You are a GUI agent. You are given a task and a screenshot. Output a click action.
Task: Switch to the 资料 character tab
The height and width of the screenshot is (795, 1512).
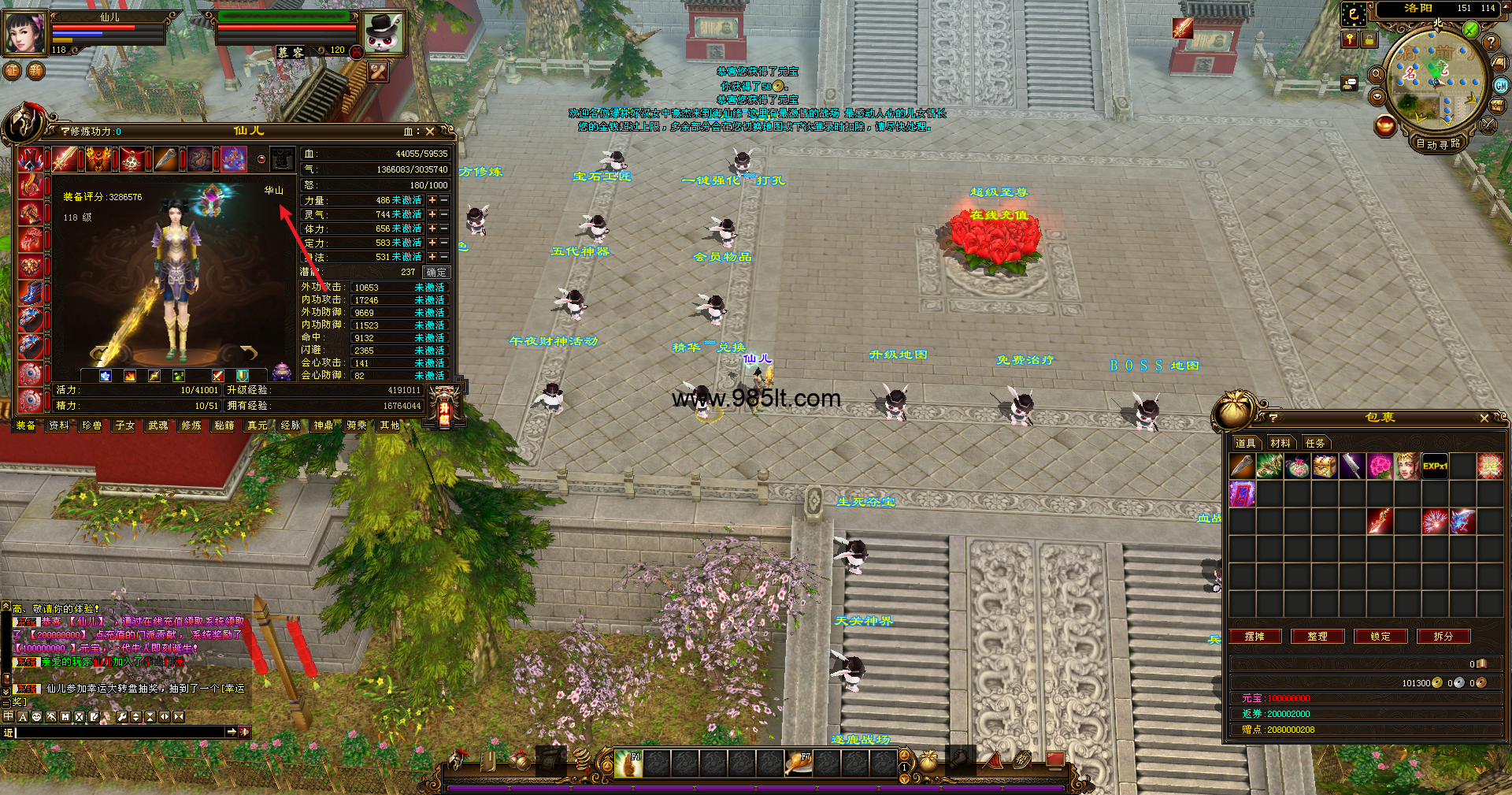[59, 425]
